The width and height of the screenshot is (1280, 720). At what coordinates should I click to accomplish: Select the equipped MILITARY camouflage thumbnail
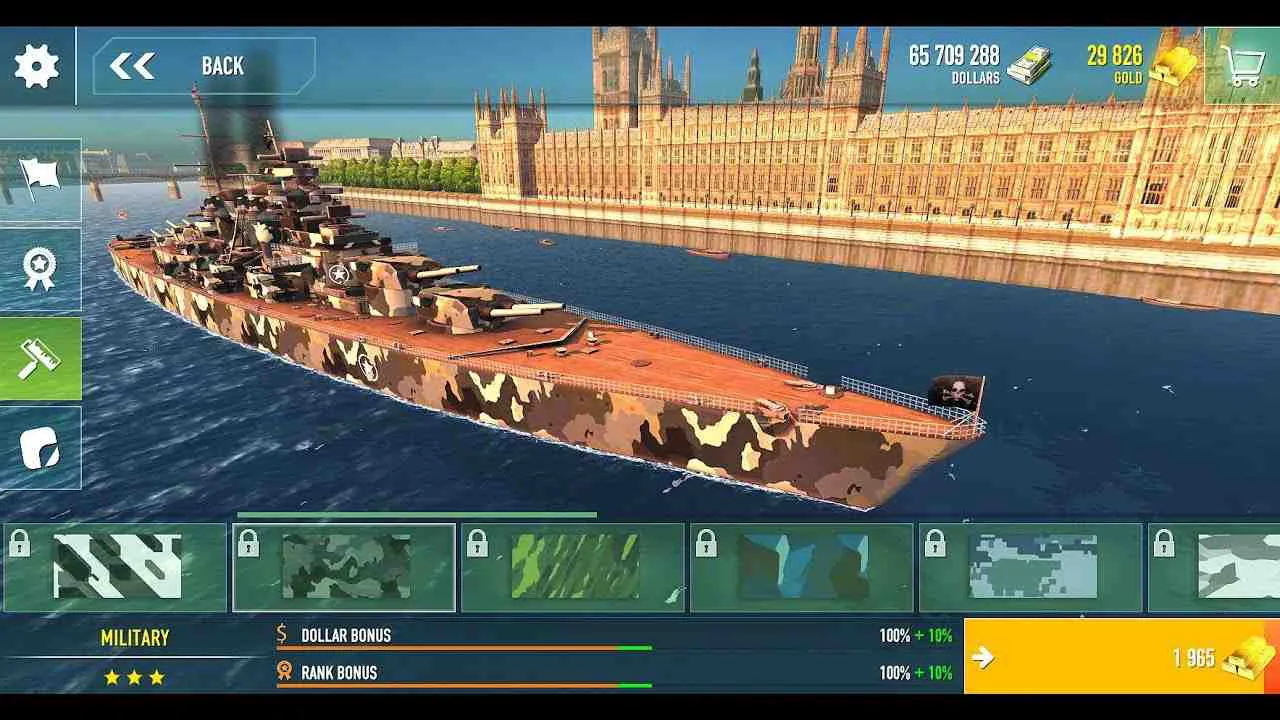(345, 566)
